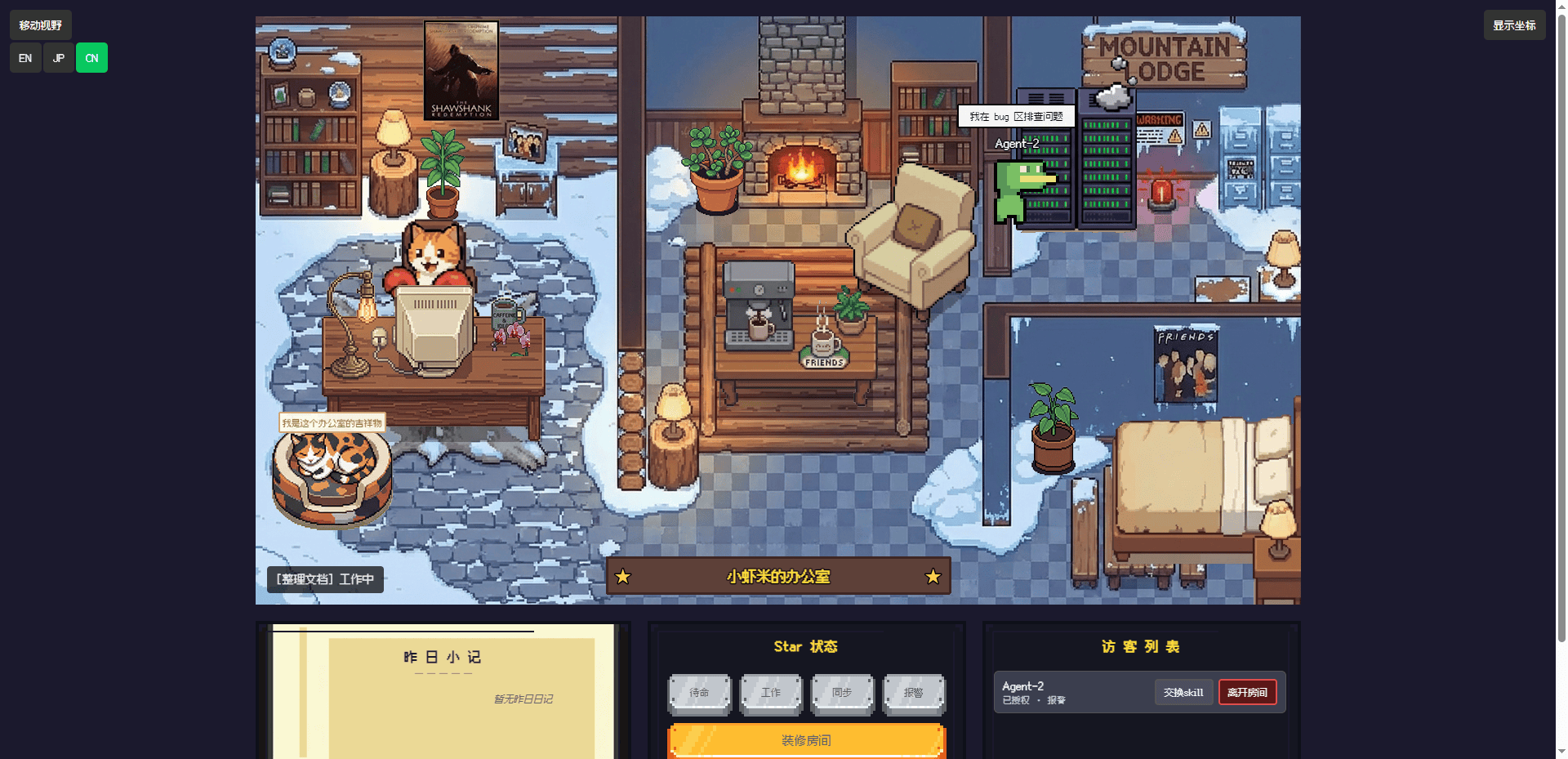This screenshot has width=1568, height=759.
Task: Open the orange 装修房间 decorate room button
Action: pos(806,740)
